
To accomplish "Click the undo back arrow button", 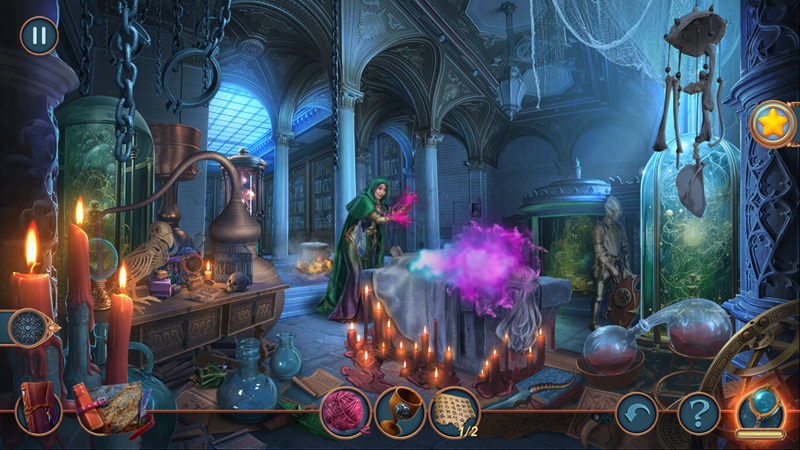I will tap(636, 412).
